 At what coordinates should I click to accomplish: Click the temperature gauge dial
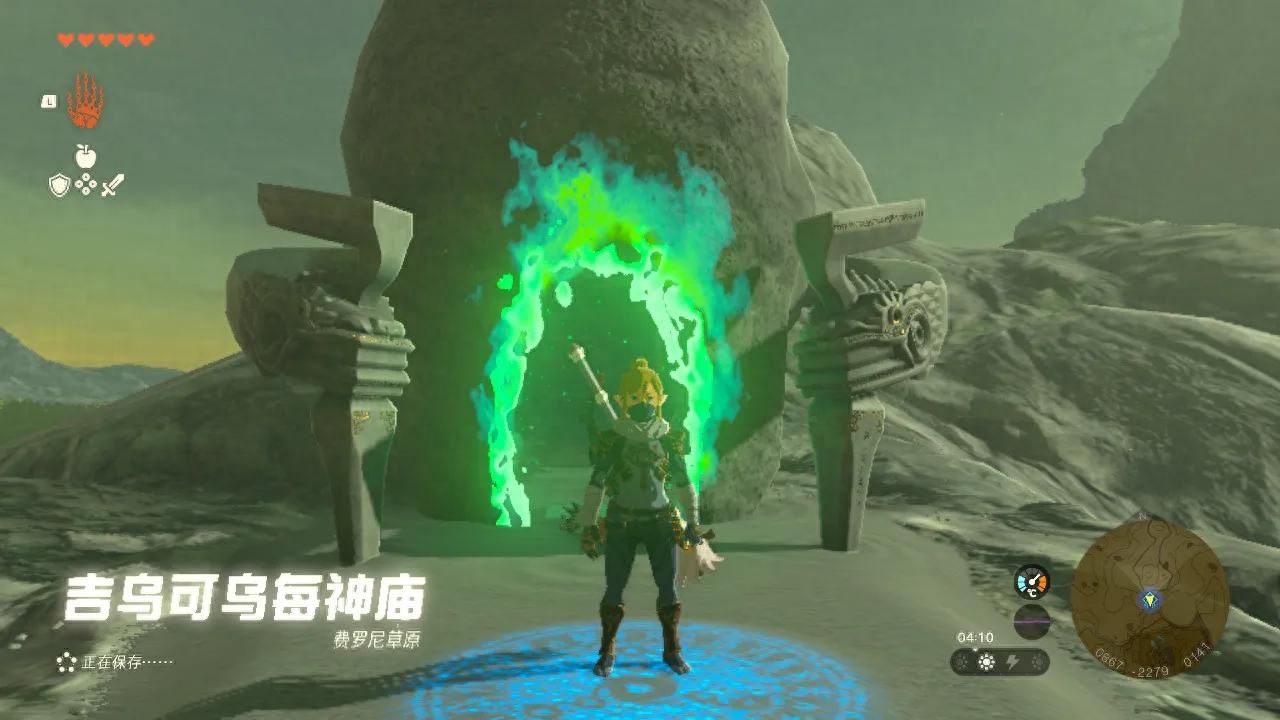(1031, 582)
